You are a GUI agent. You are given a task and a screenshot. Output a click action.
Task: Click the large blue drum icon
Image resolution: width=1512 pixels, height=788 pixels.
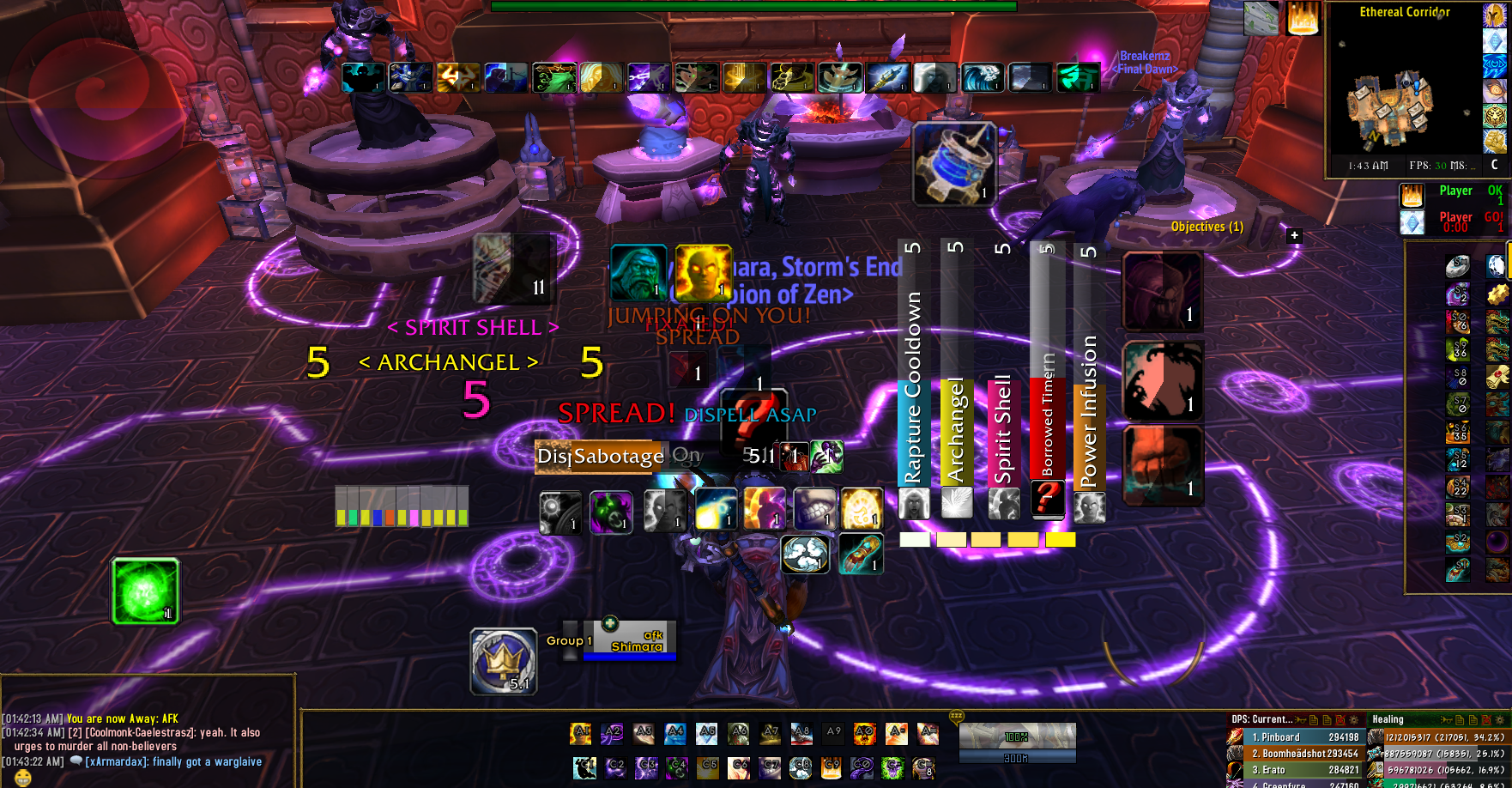point(954,163)
